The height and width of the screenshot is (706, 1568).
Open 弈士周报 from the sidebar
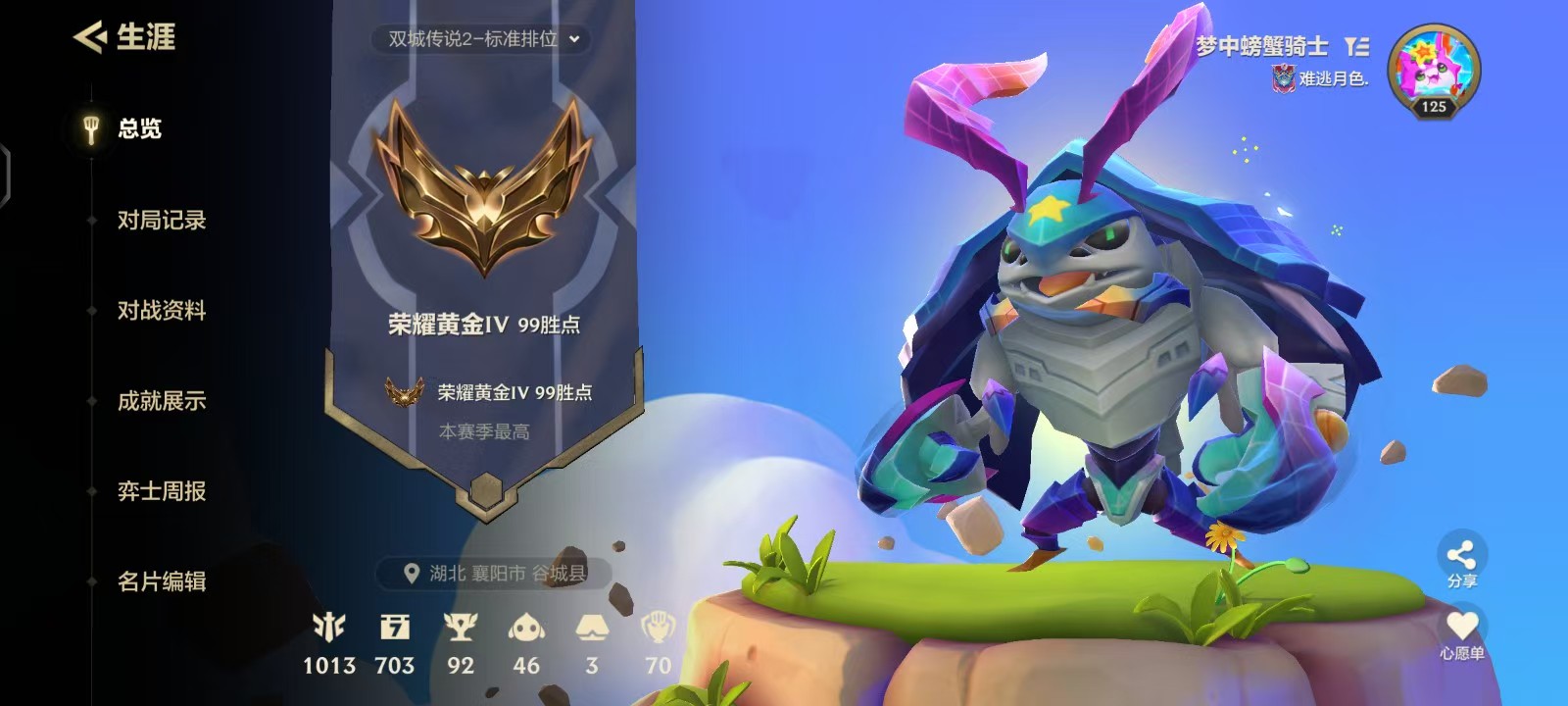click(x=160, y=490)
